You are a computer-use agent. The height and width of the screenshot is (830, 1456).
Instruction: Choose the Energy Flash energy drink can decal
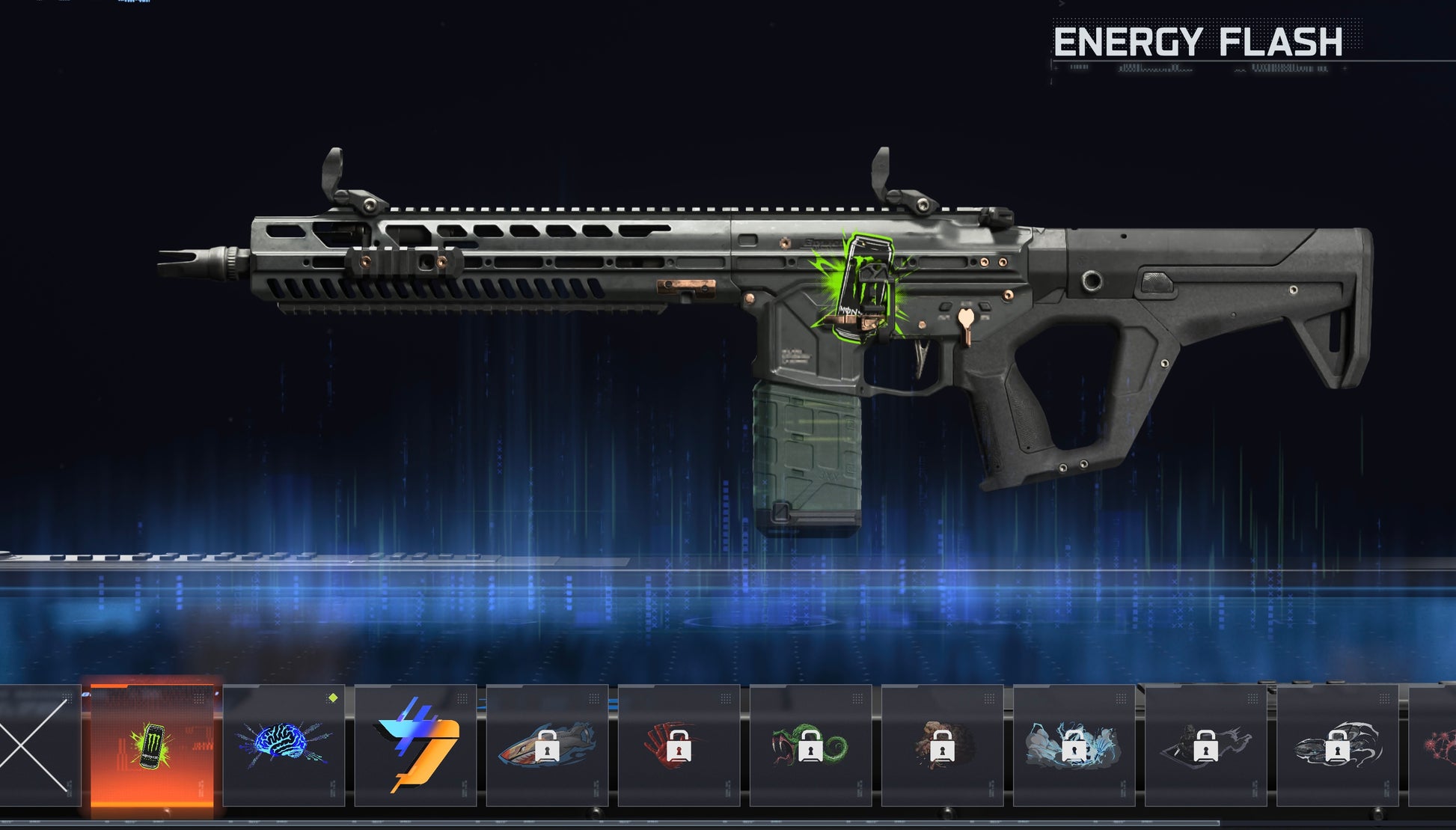[152, 745]
